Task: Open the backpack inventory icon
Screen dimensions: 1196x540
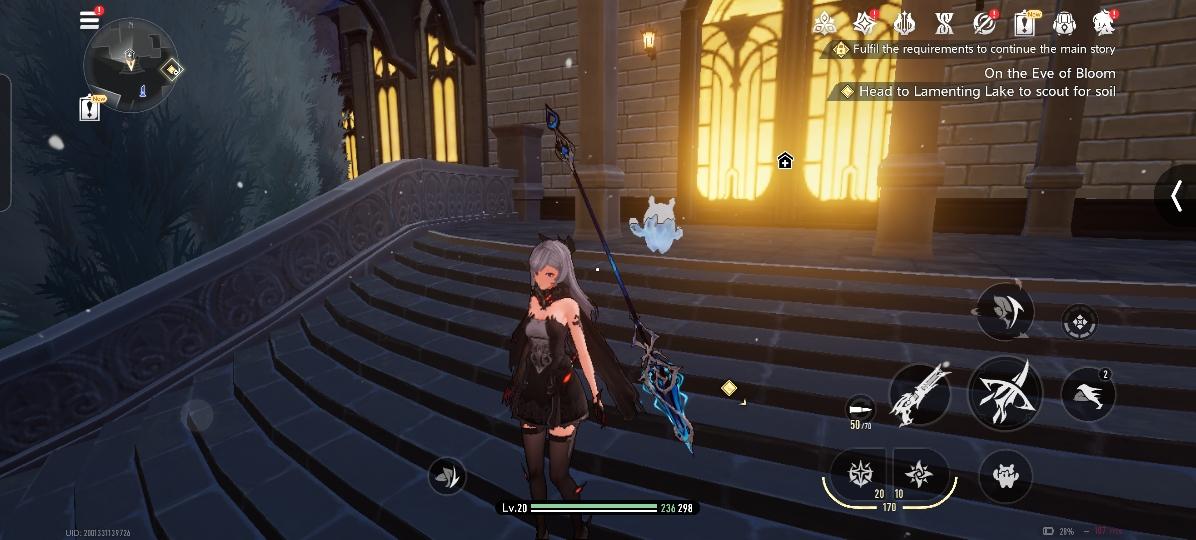Action: click(x=1064, y=23)
